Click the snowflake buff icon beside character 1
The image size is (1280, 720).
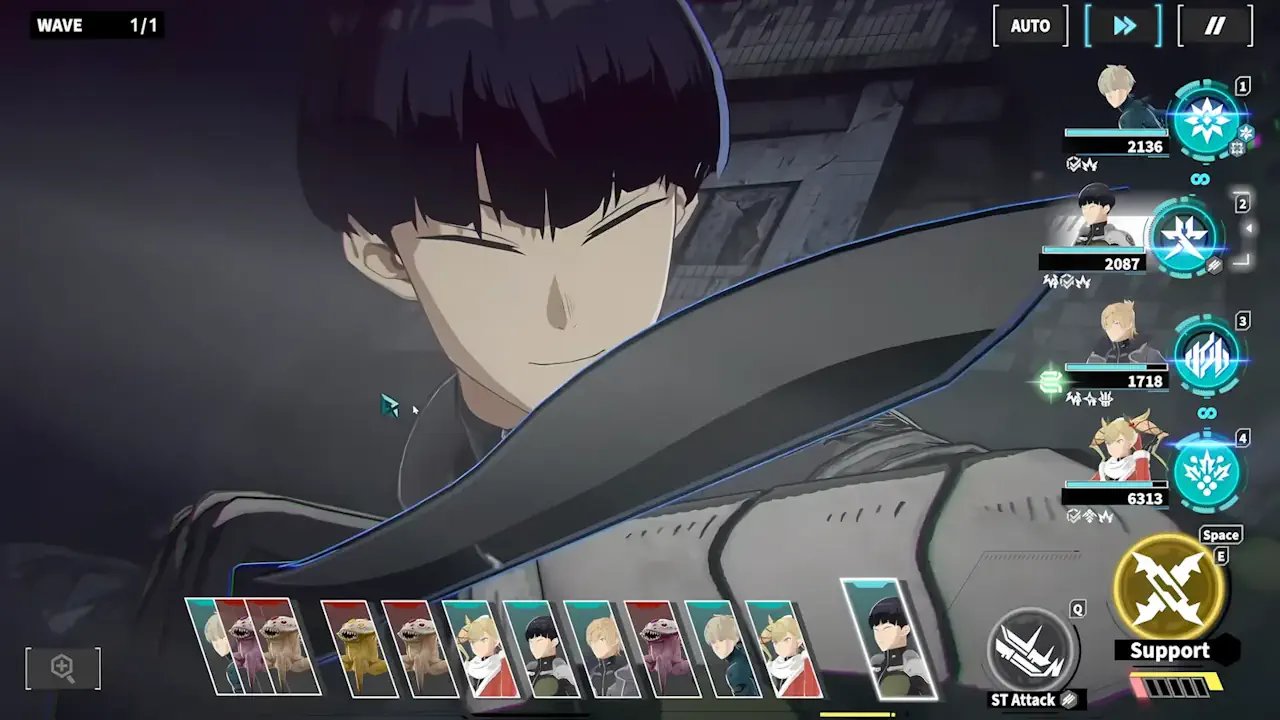click(x=1246, y=134)
